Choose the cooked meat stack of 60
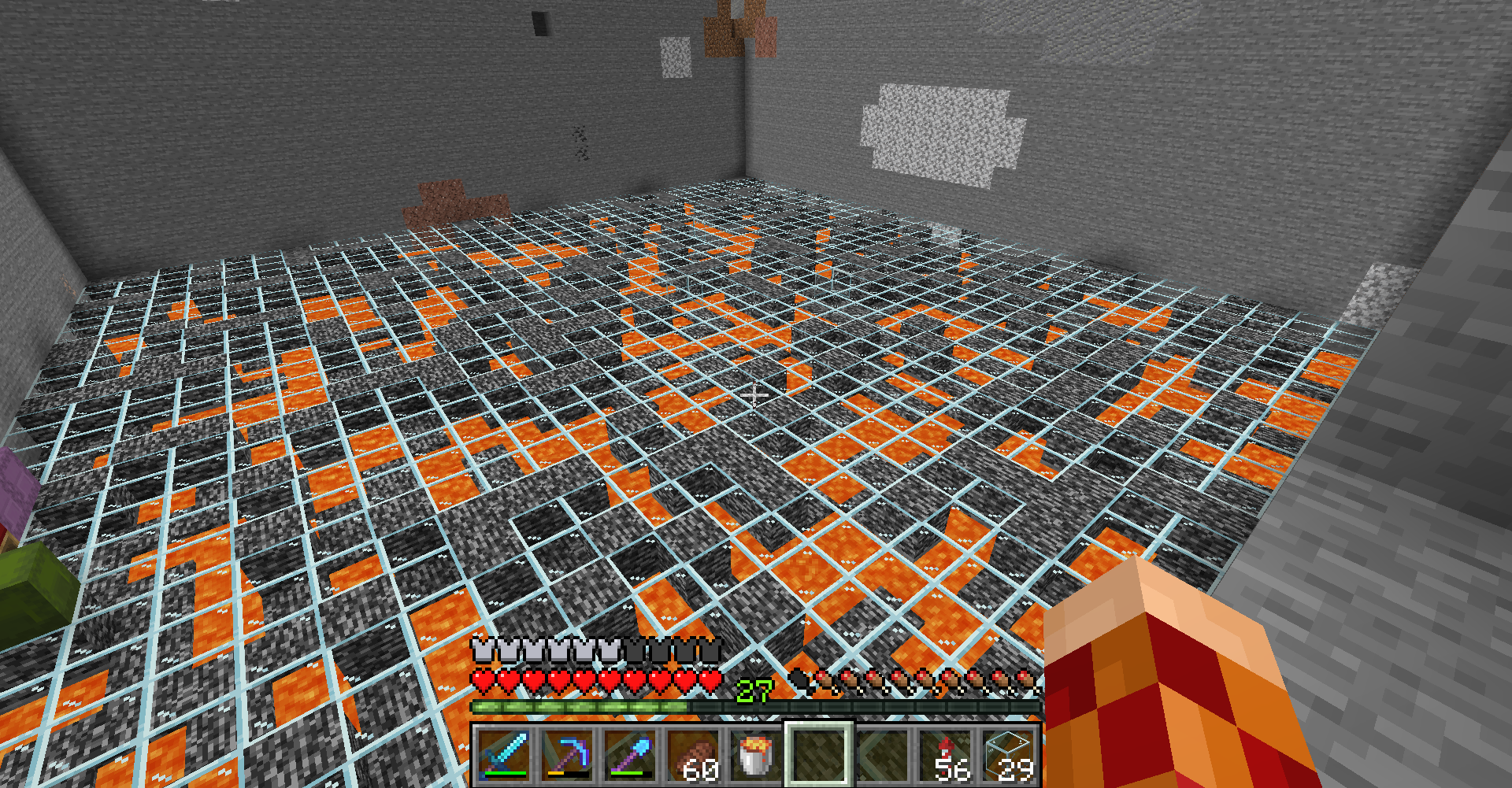This screenshot has height=788, width=1512. coord(693,755)
